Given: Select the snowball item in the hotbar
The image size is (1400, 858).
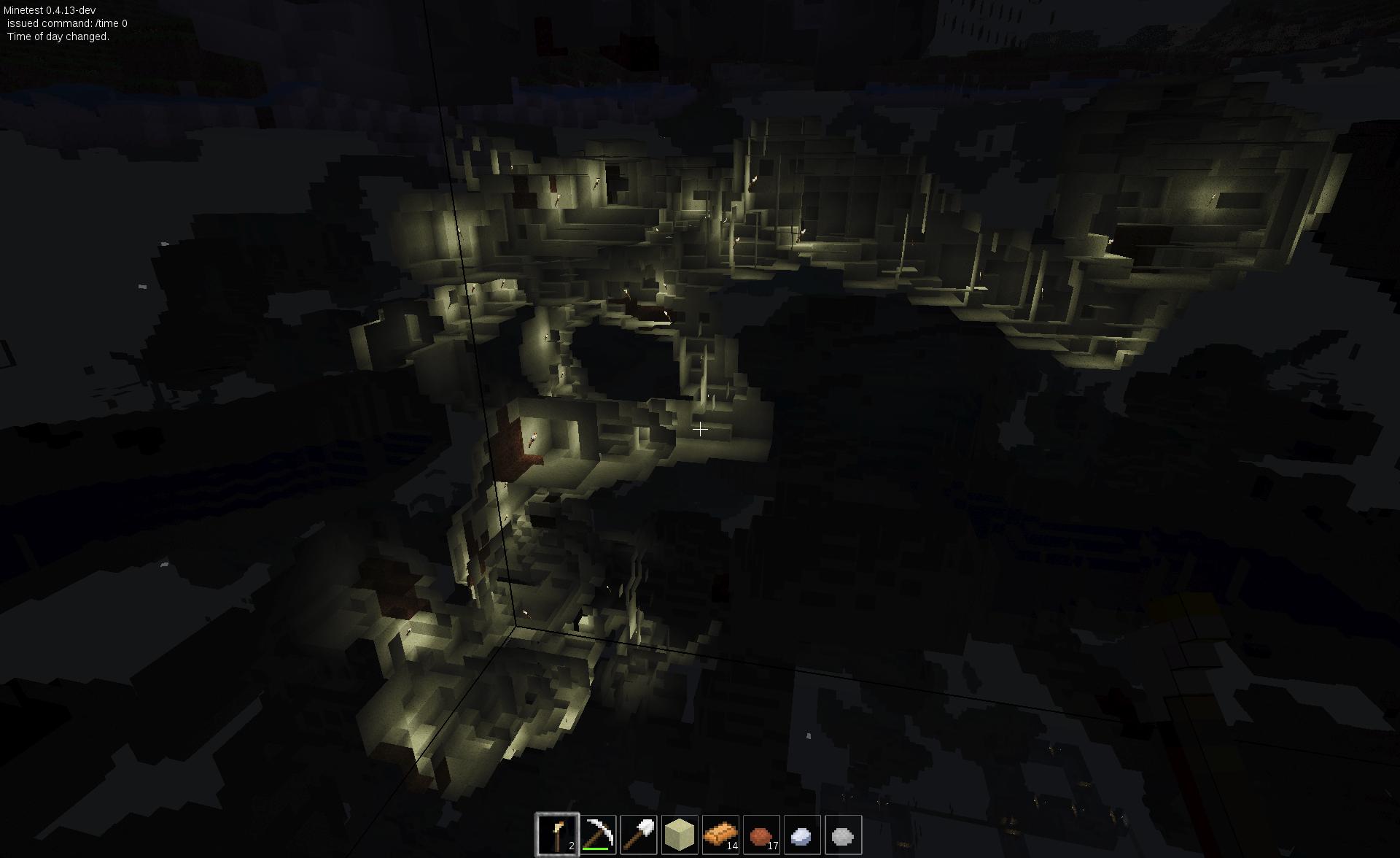Looking at the screenshot, I should (800, 834).
